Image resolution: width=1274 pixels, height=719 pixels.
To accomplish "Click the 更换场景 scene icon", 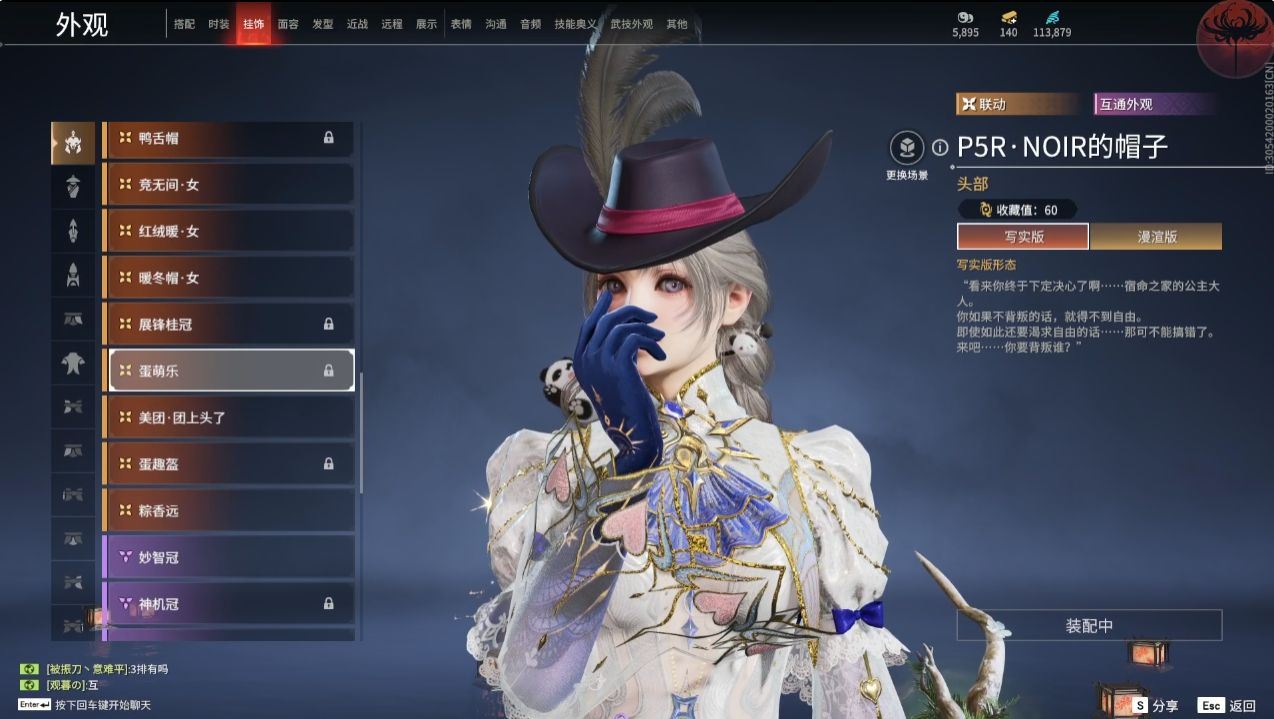I will (x=907, y=149).
